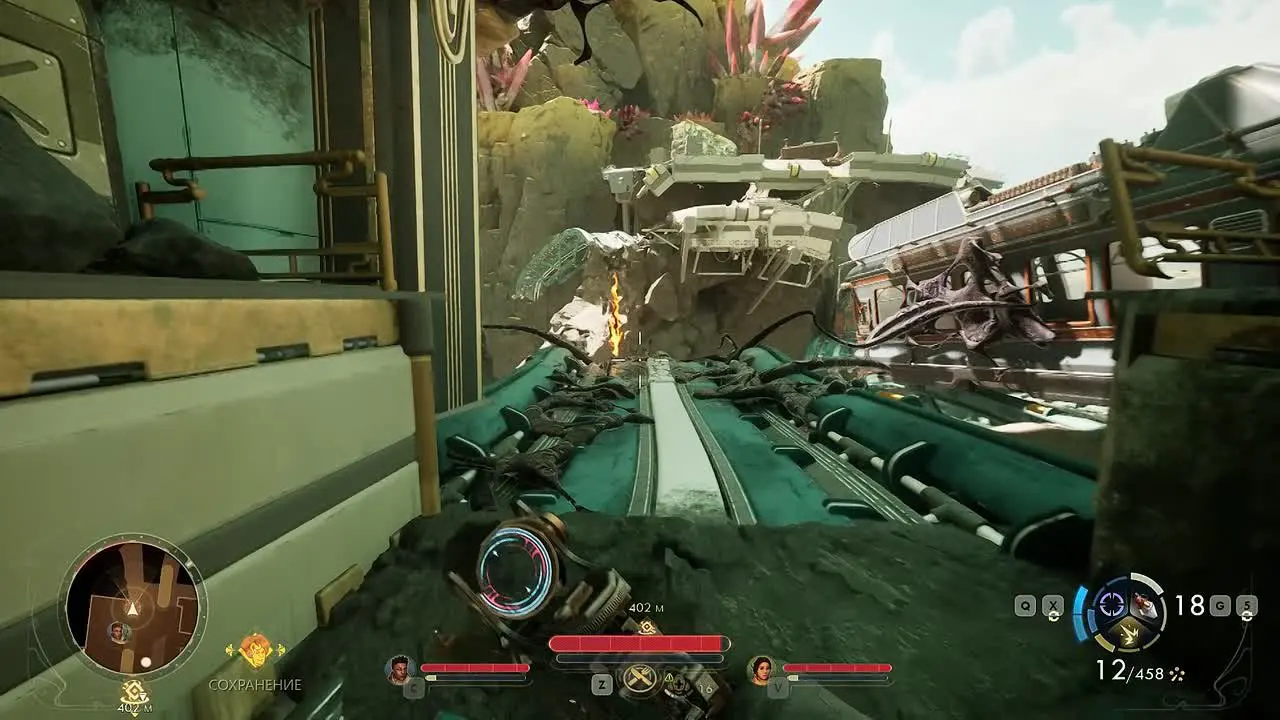Click the male companion portrait
Viewport: 1280px width, 720px height.
pos(400,668)
